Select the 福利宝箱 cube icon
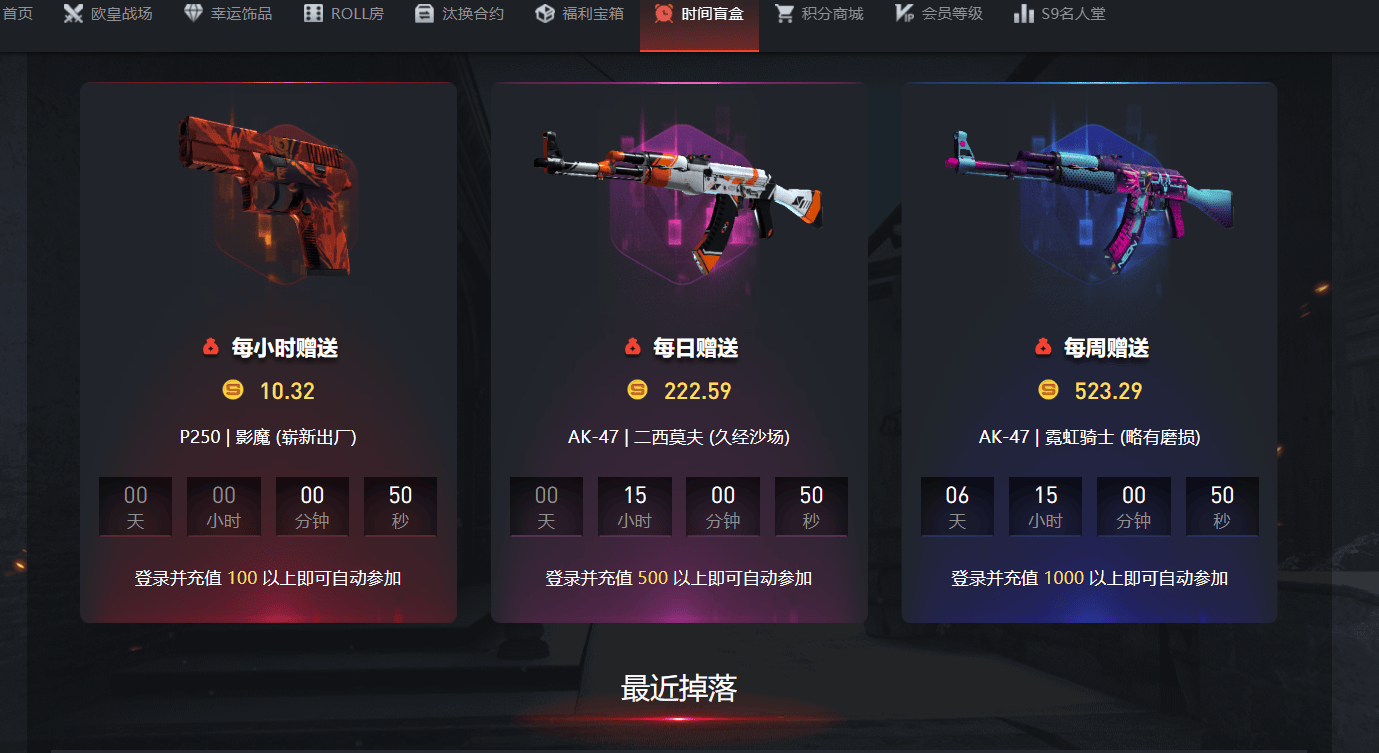Screen dimensions: 1379x753 point(543,14)
